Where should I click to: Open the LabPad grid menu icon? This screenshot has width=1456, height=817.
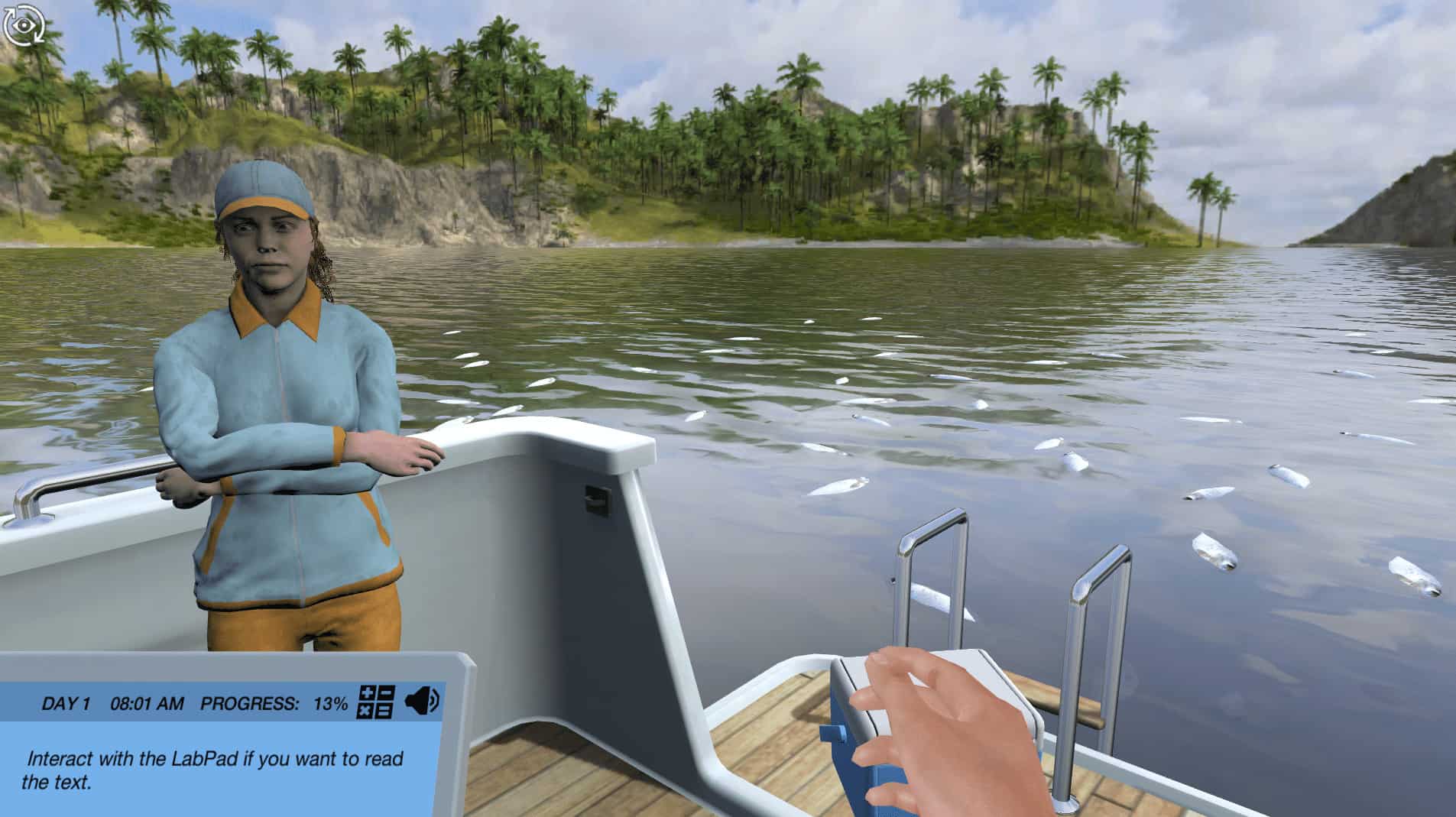pyautogui.click(x=375, y=702)
